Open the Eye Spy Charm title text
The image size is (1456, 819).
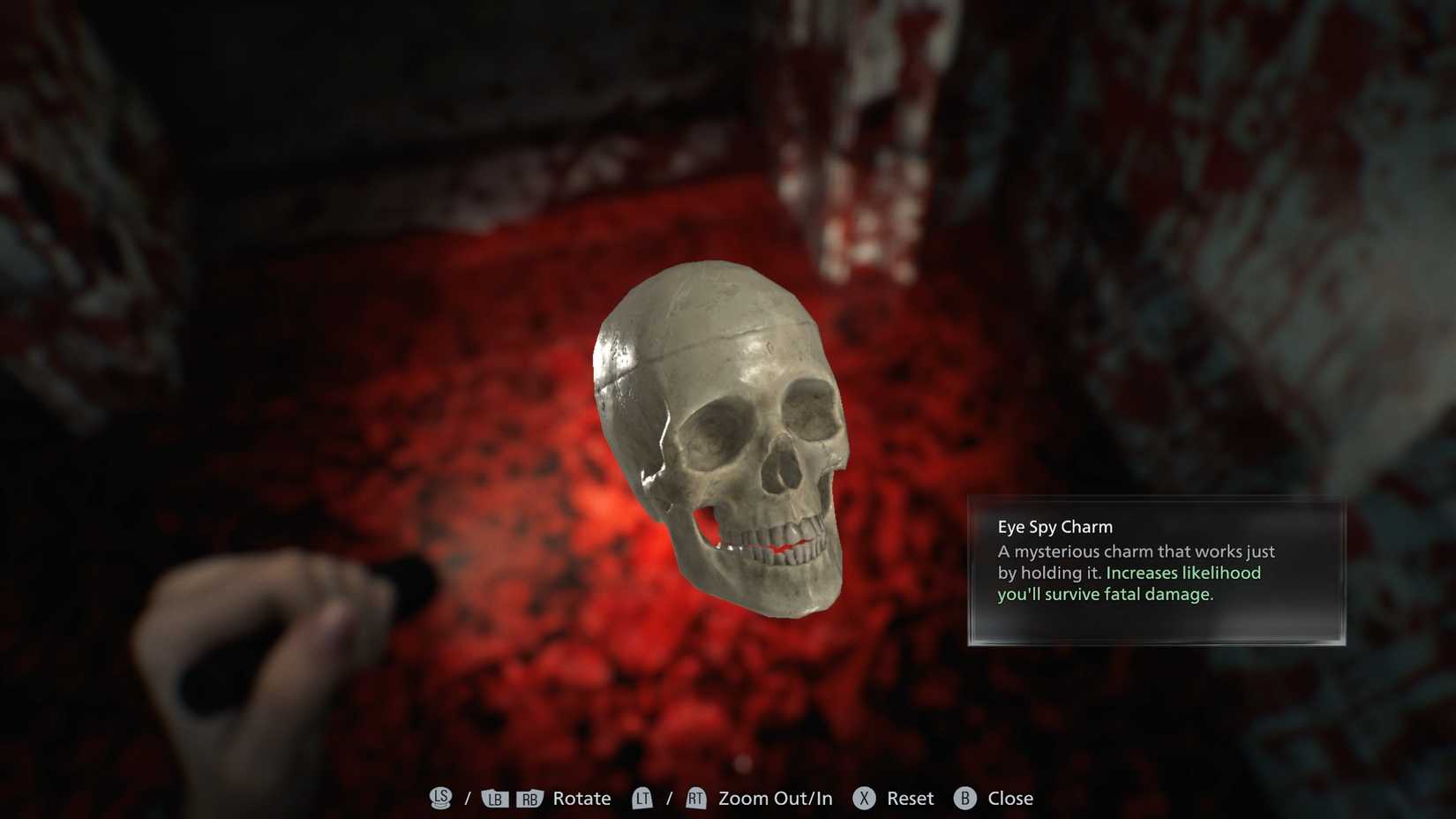pyautogui.click(x=1054, y=526)
